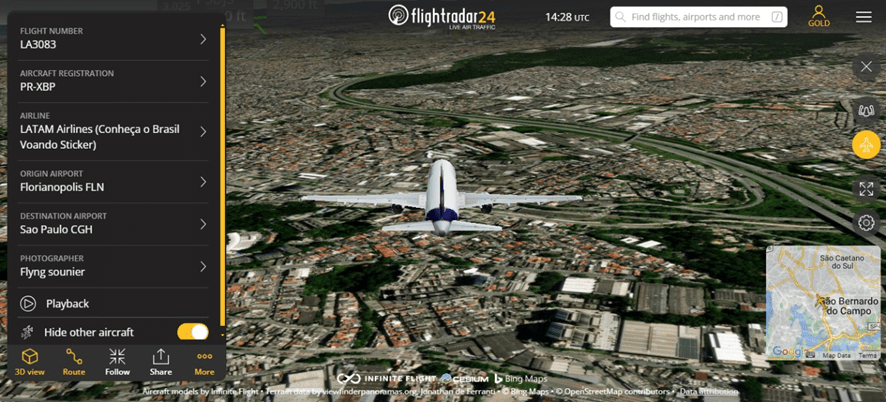Open 3D view settings gear

[x=866, y=223]
